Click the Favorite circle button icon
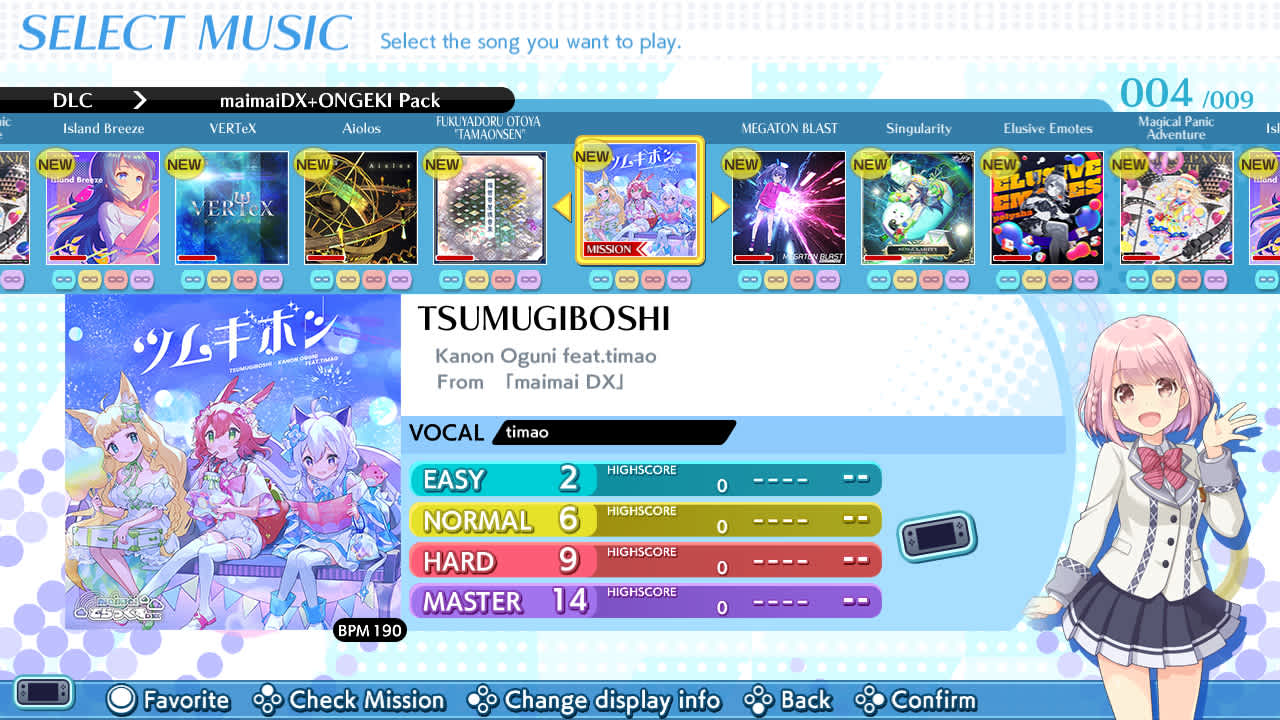Screen dimensions: 1280x720 120,701
